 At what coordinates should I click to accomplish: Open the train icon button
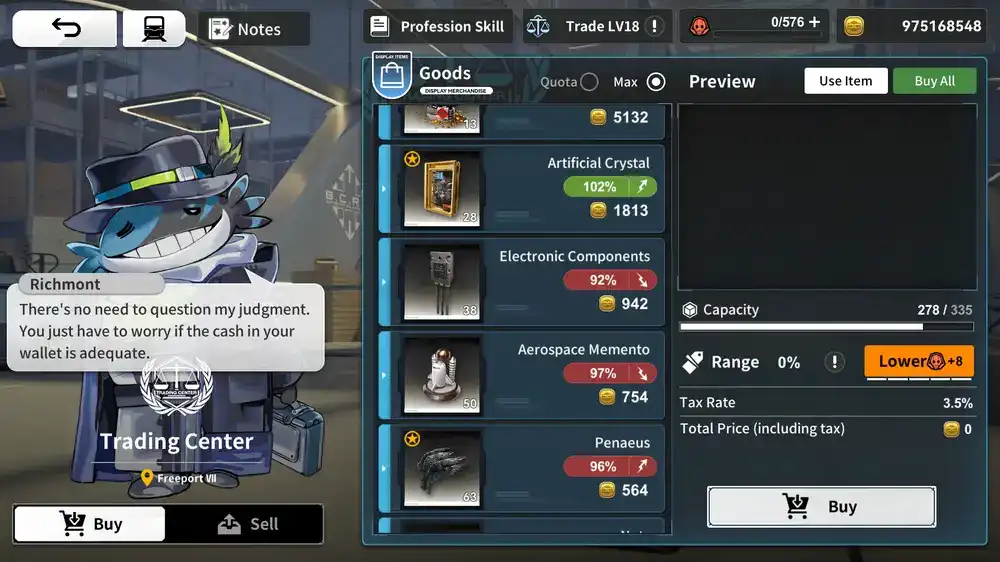pos(154,29)
